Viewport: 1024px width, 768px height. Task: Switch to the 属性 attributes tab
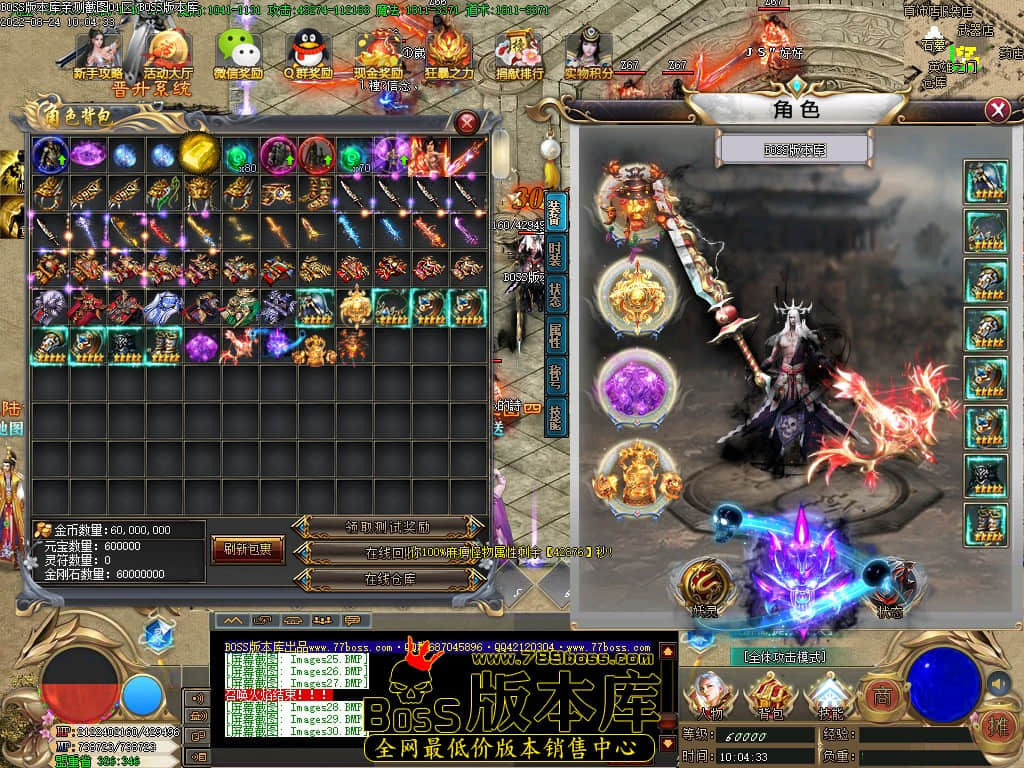point(556,338)
